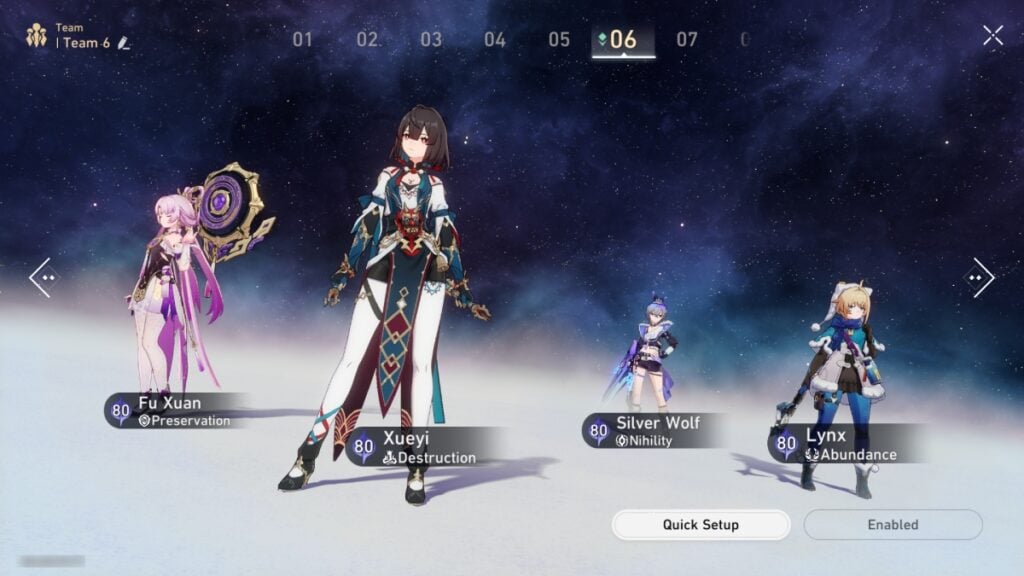This screenshot has width=1024, height=576.
Task: Switch to team tab 07
Action: coord(687,40)
